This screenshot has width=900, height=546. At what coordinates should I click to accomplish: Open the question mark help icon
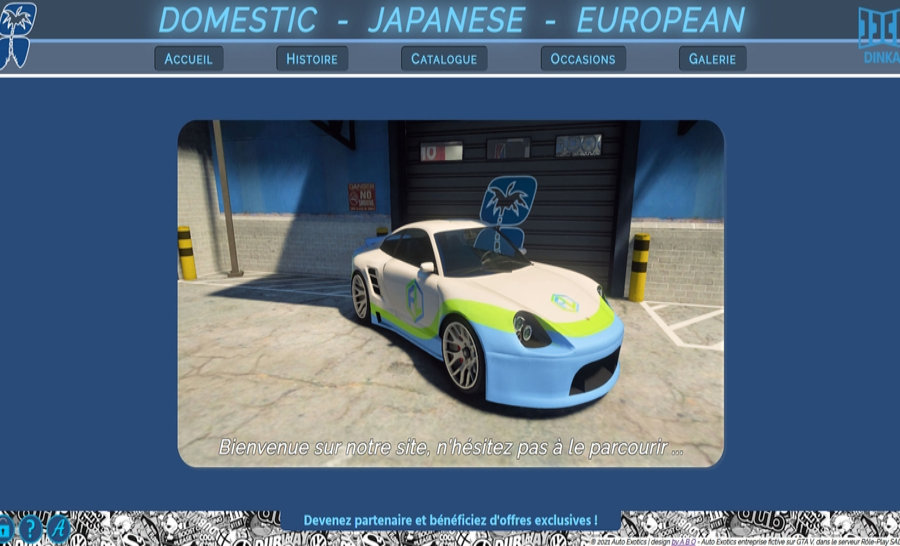click(31, 529)
